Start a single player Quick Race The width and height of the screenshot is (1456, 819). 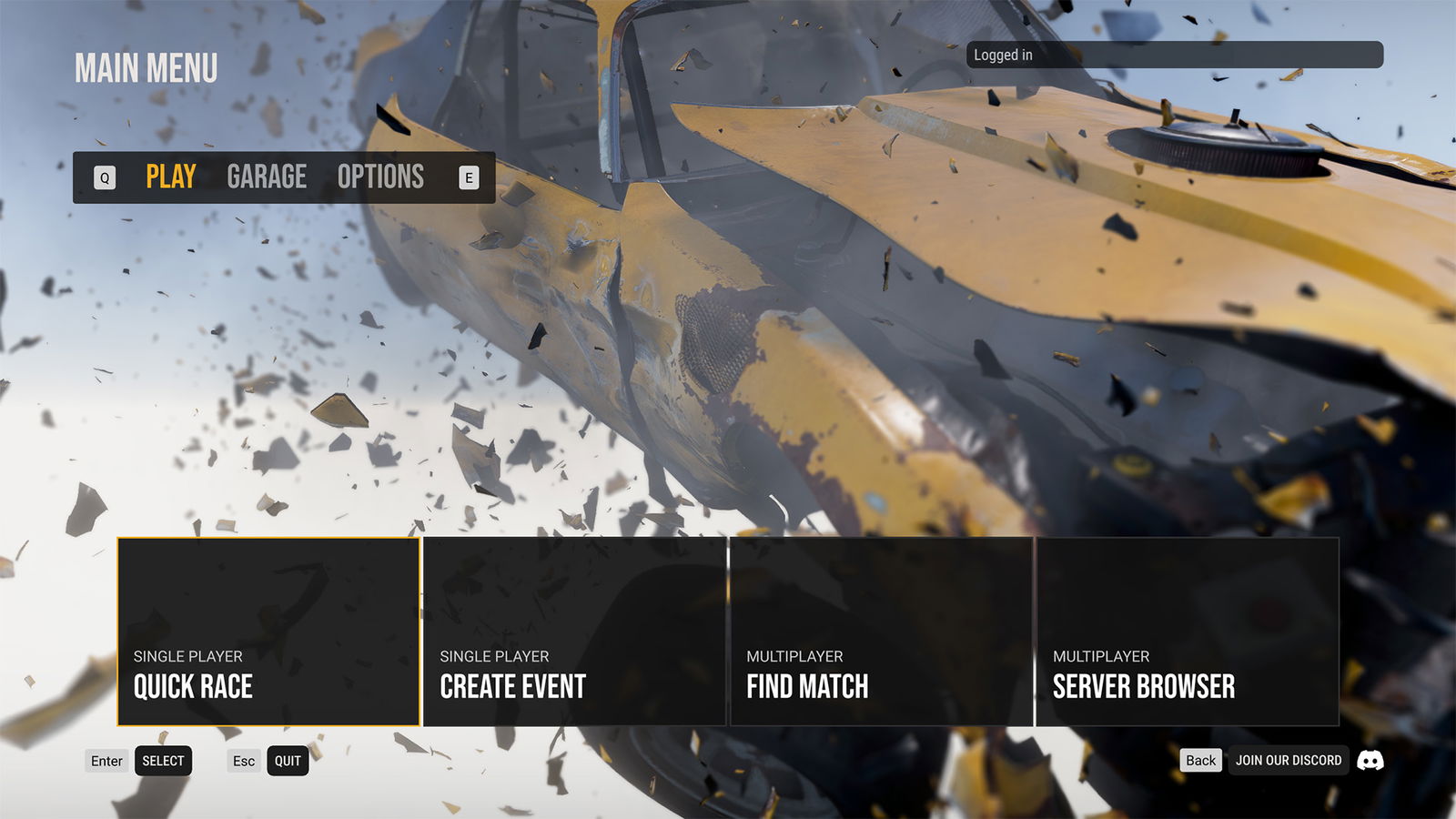[x=268, y=632]
